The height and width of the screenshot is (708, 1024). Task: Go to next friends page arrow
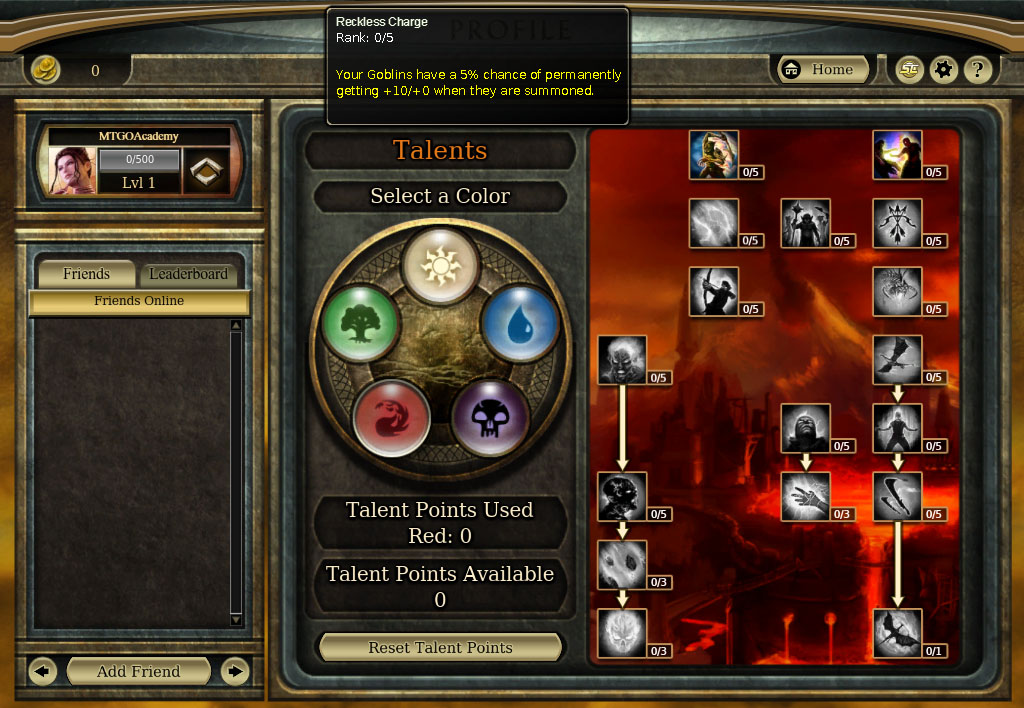coord(234,671)
